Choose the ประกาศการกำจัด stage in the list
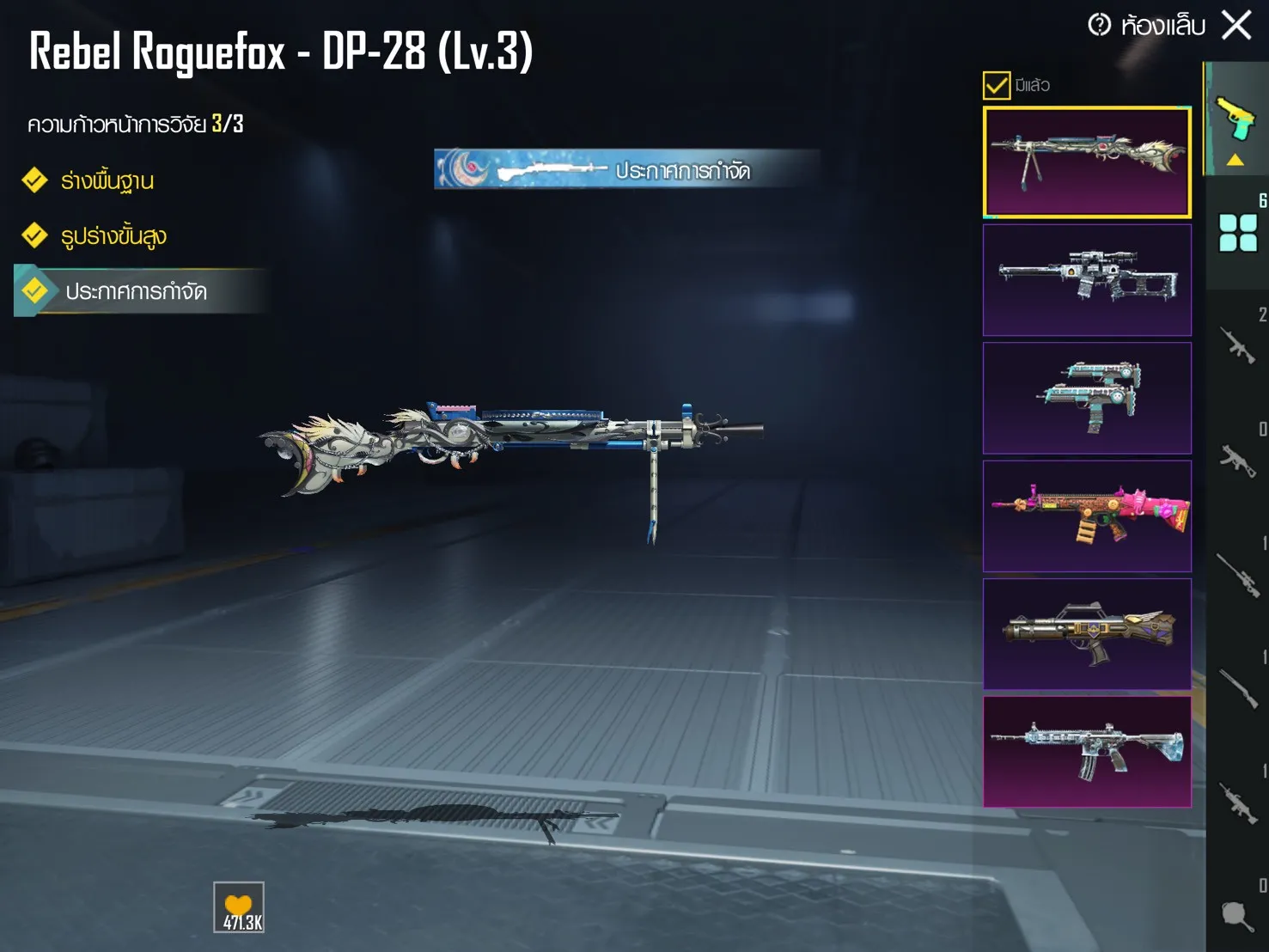 tap(136, 291)
